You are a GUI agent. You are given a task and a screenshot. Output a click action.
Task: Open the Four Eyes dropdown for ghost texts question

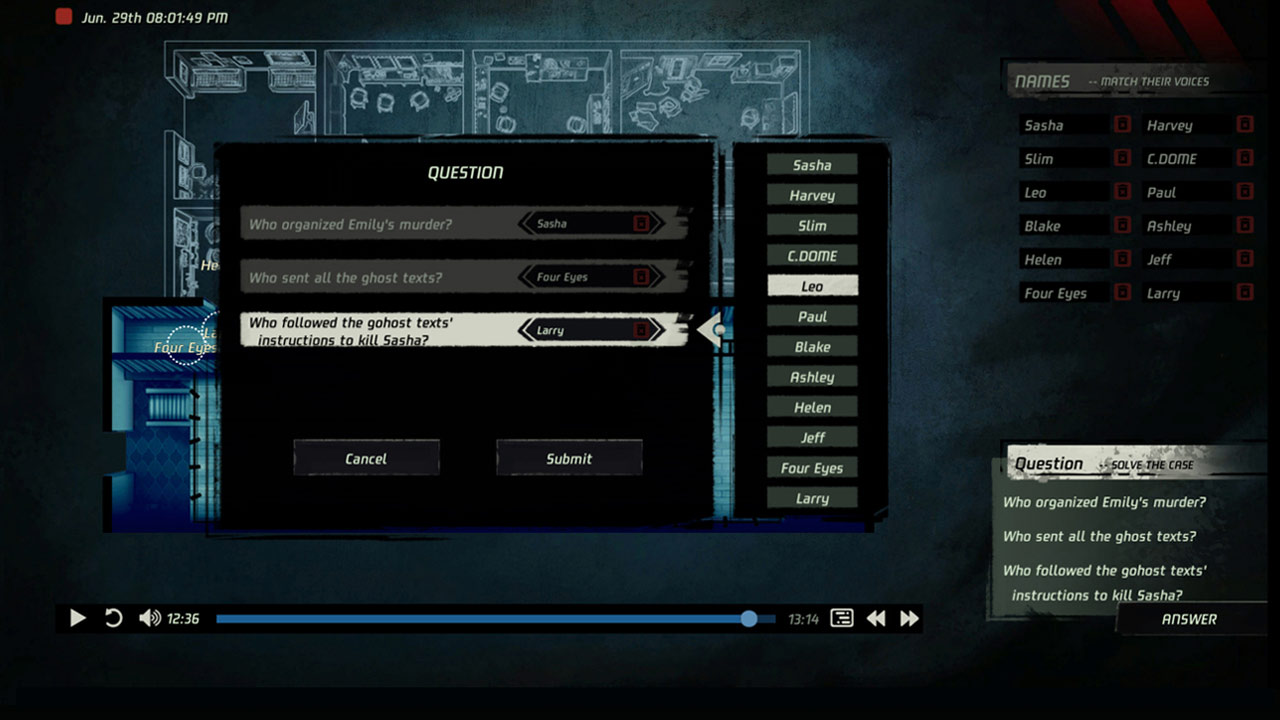click(580, 277)
